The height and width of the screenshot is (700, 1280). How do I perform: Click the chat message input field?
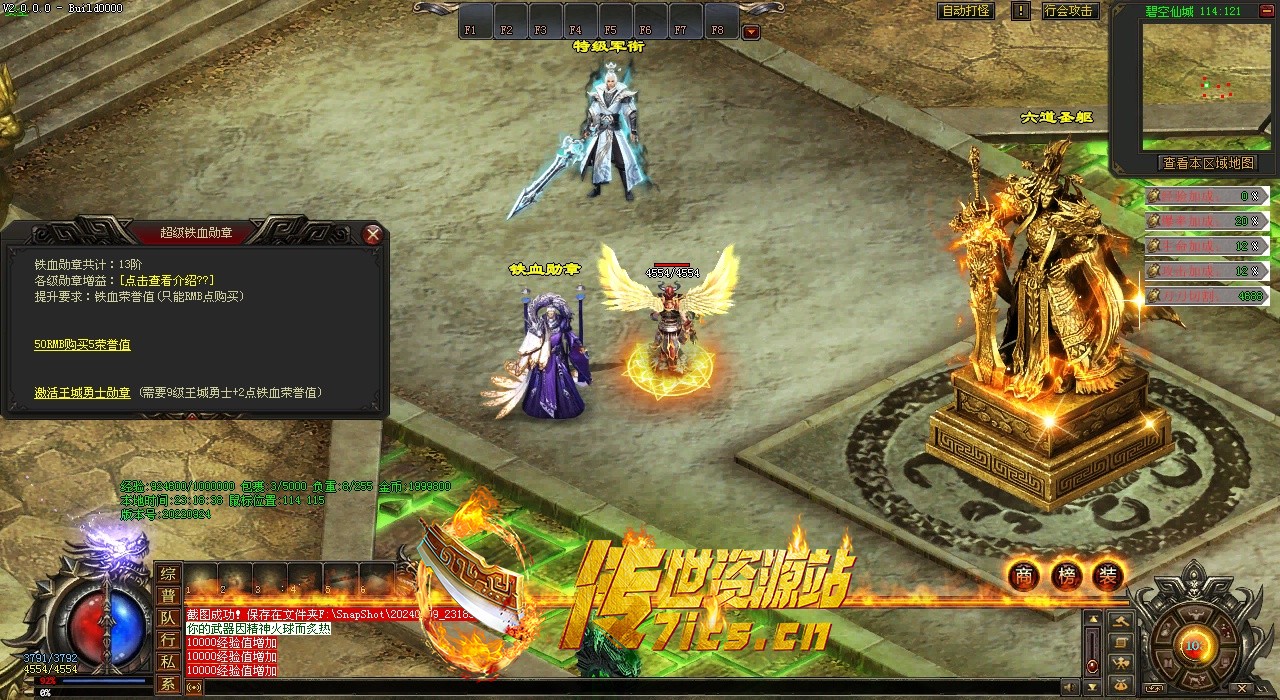pos(620,687)
